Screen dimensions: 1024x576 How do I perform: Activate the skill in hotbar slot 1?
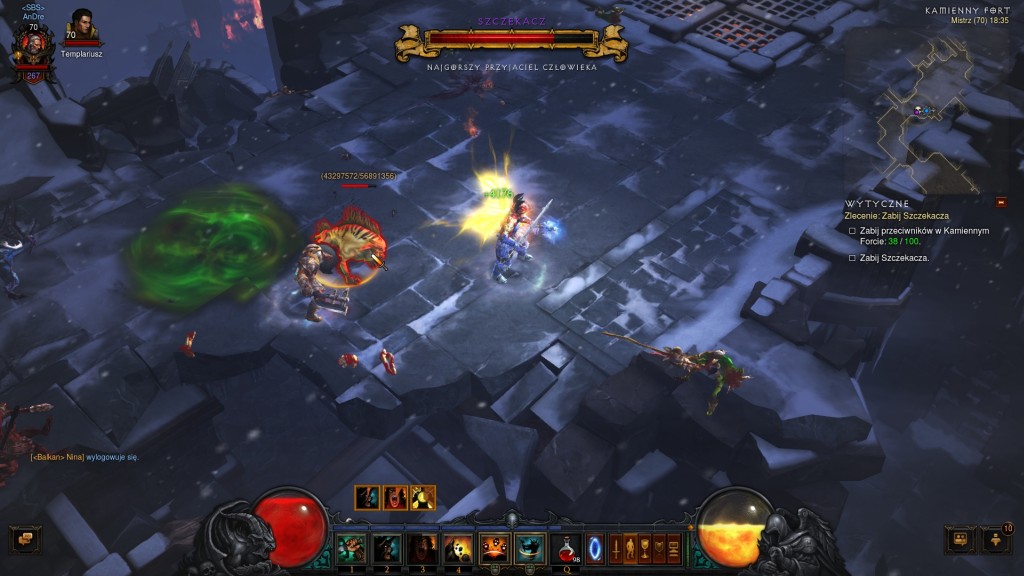tap(351, 548)
